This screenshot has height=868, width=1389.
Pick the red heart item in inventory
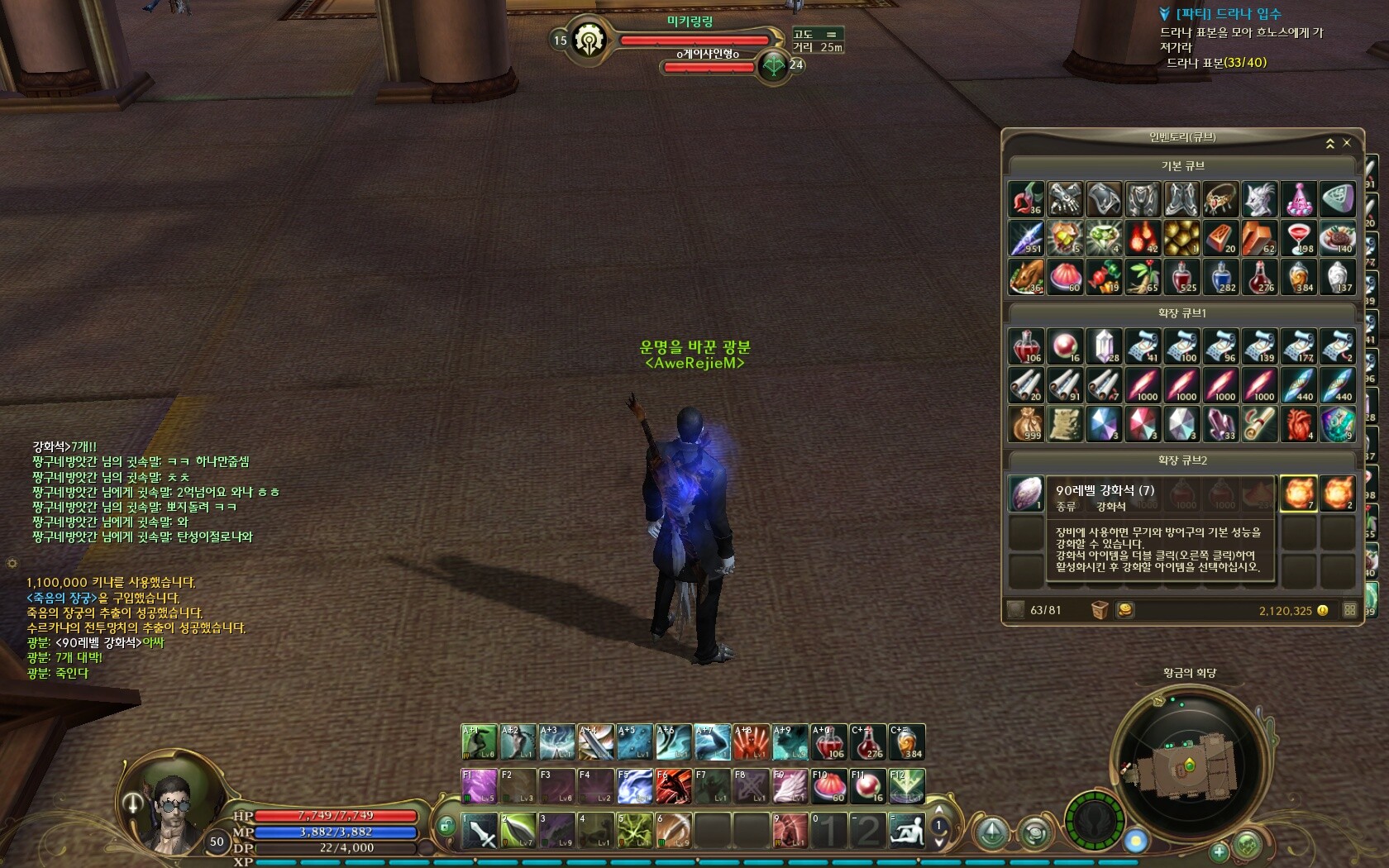[1299, 424]
